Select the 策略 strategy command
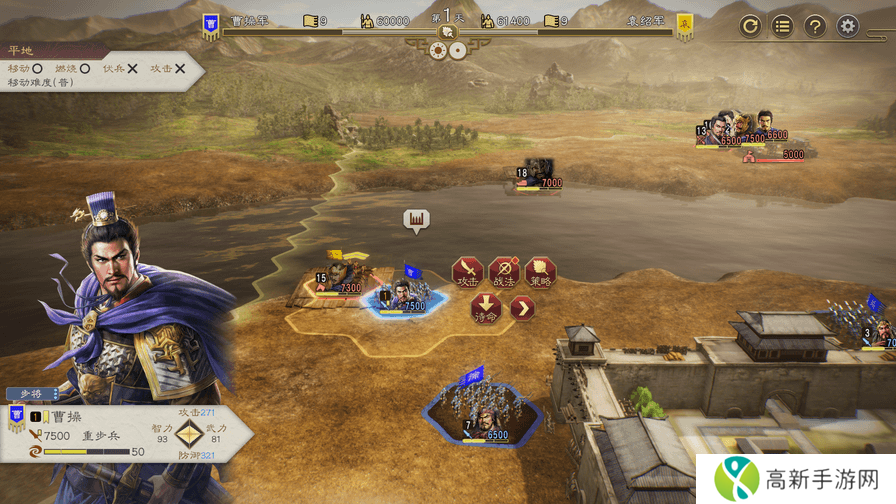This screenshot has height=504, width=896. tap(540, 272)
